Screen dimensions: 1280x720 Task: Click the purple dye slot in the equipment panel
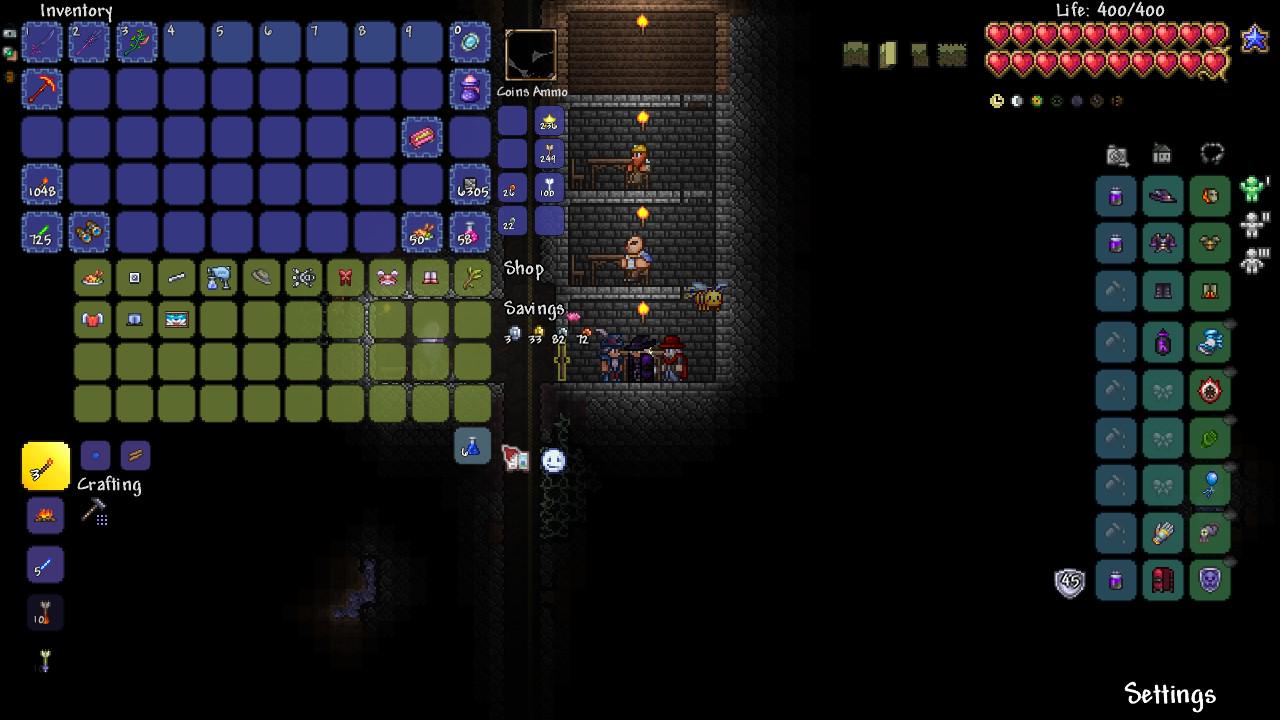point(1117,196)
